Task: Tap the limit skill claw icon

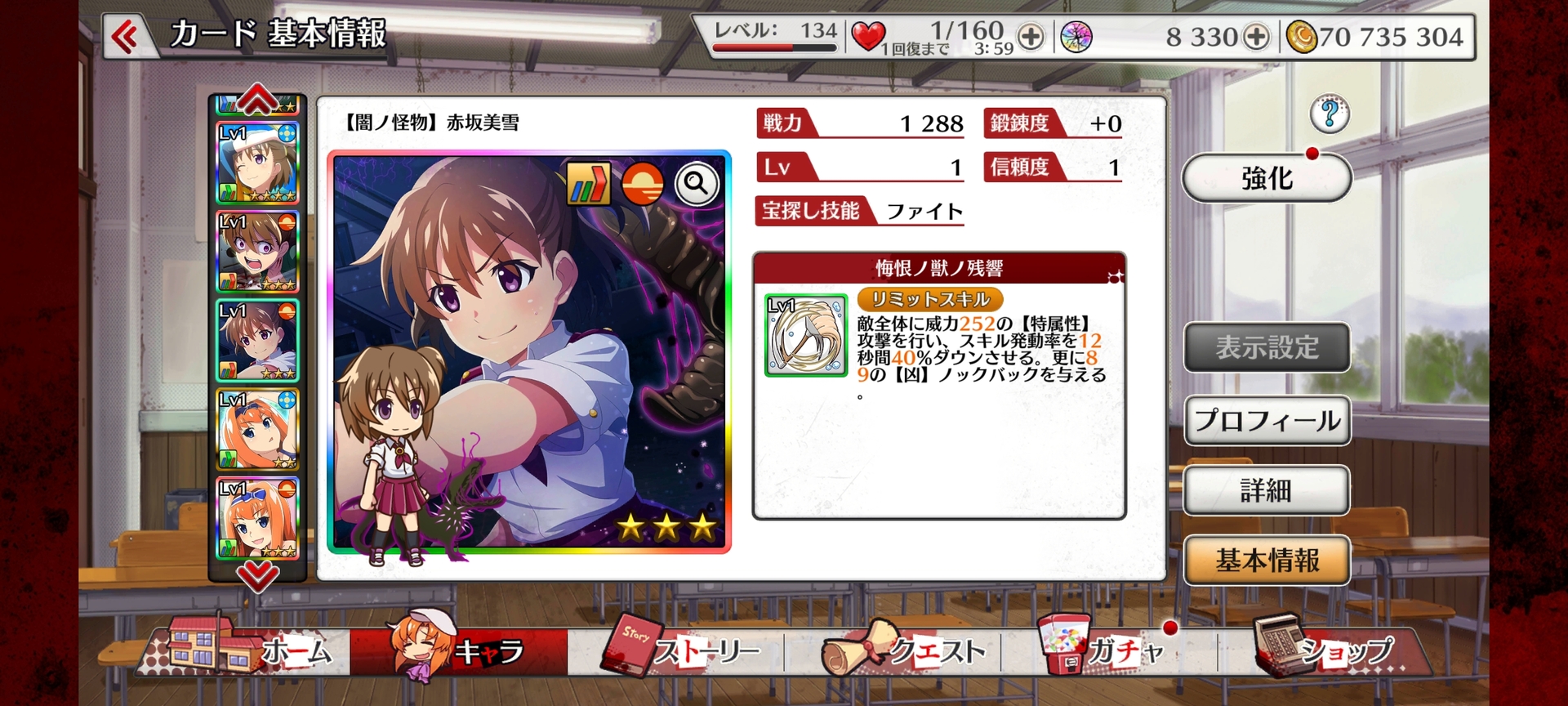Action: 806,336
